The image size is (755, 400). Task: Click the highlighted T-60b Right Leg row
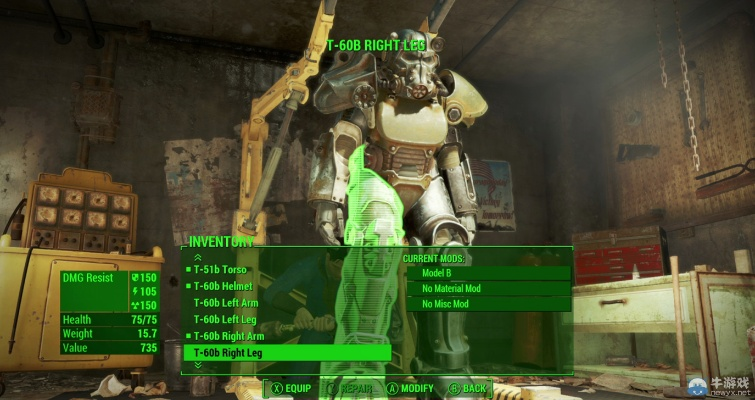(x=285, y=353)
